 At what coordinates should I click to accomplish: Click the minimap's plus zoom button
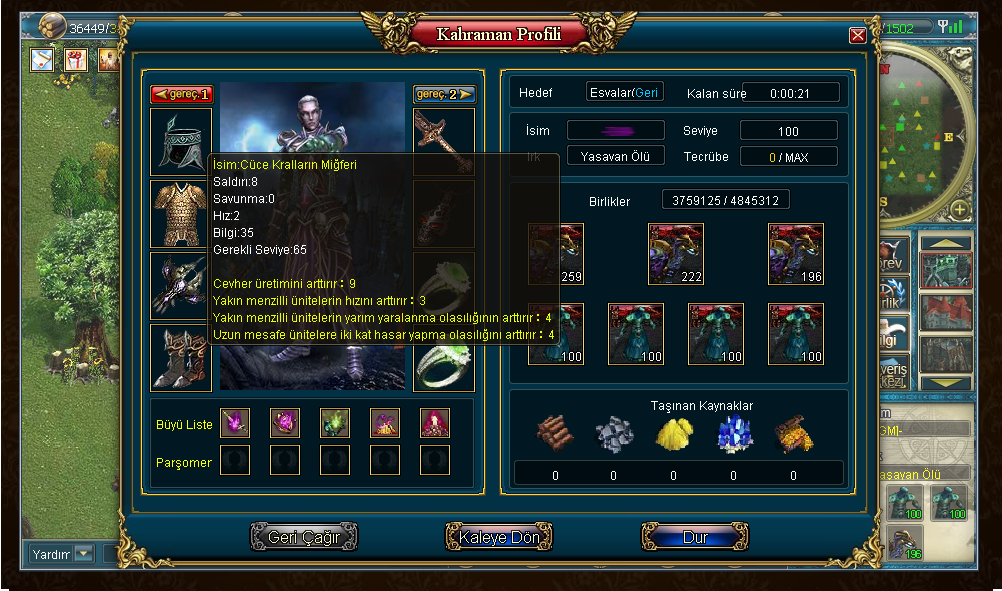tap(959, 209)
